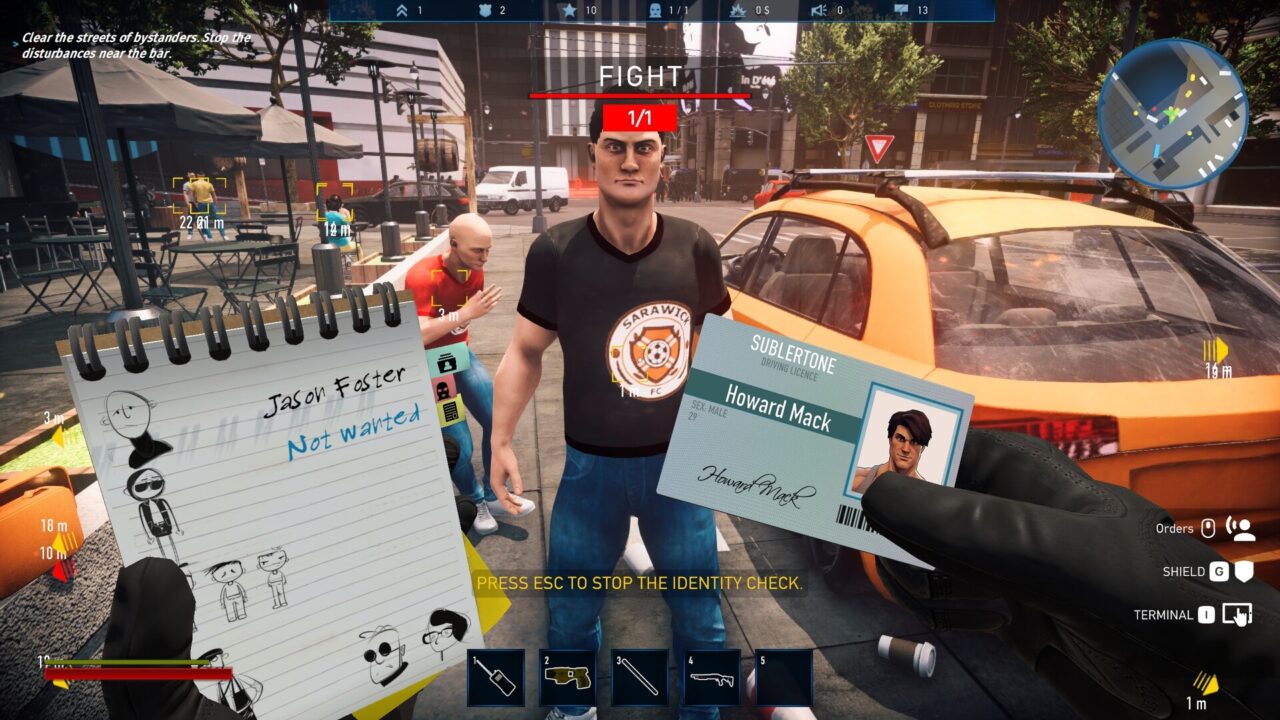The height and width of the screenshot is (720, 1280).
Task: Open empty hotbar slot 5
Action: [x=782, y=673]
